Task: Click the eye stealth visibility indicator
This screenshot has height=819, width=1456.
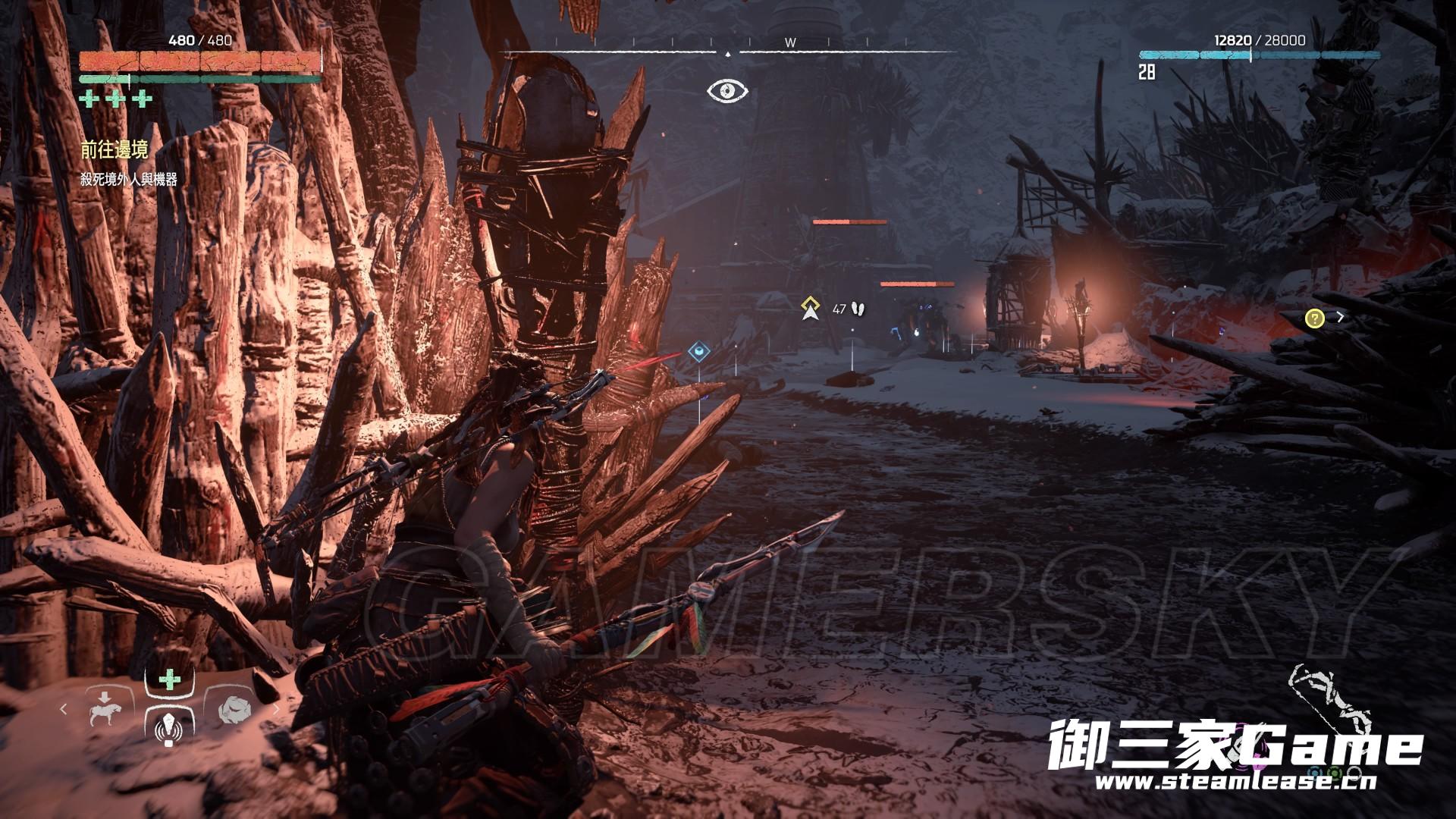Action: (x=728, y=91)
